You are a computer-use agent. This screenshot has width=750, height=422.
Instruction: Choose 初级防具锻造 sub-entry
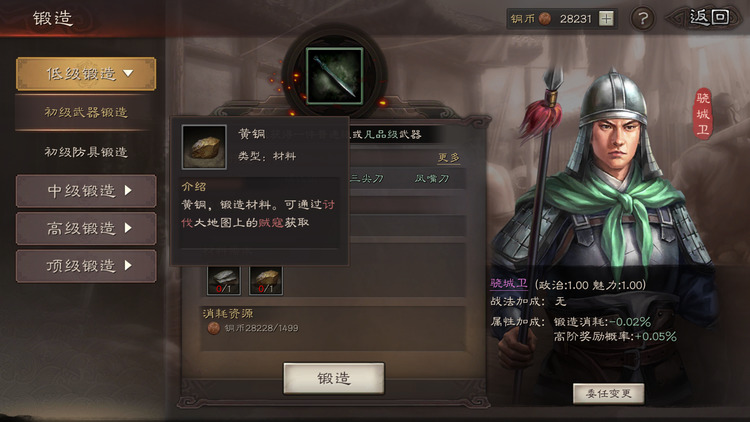coord(86,152)
